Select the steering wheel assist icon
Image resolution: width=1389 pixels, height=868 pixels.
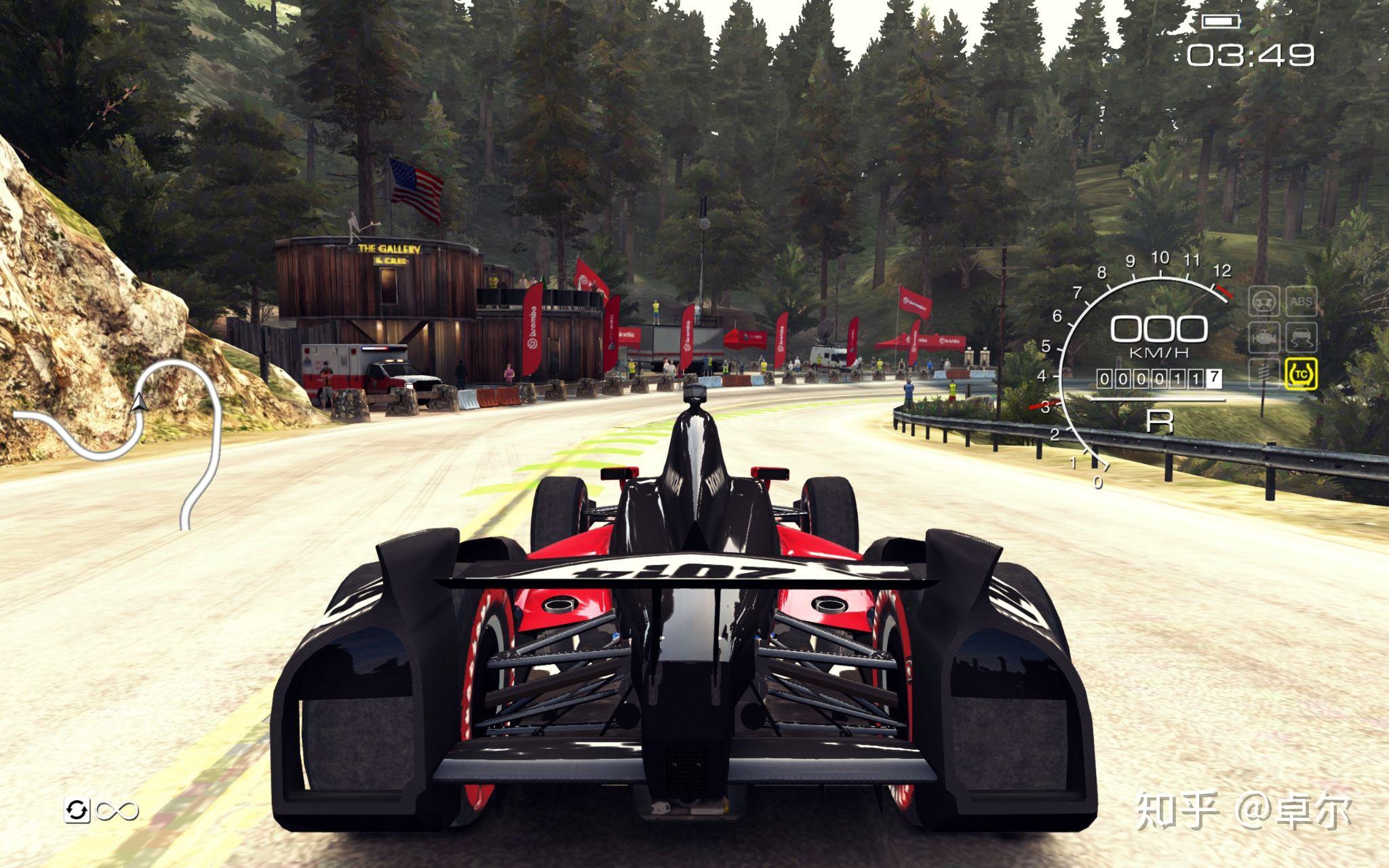(1265, 301)
